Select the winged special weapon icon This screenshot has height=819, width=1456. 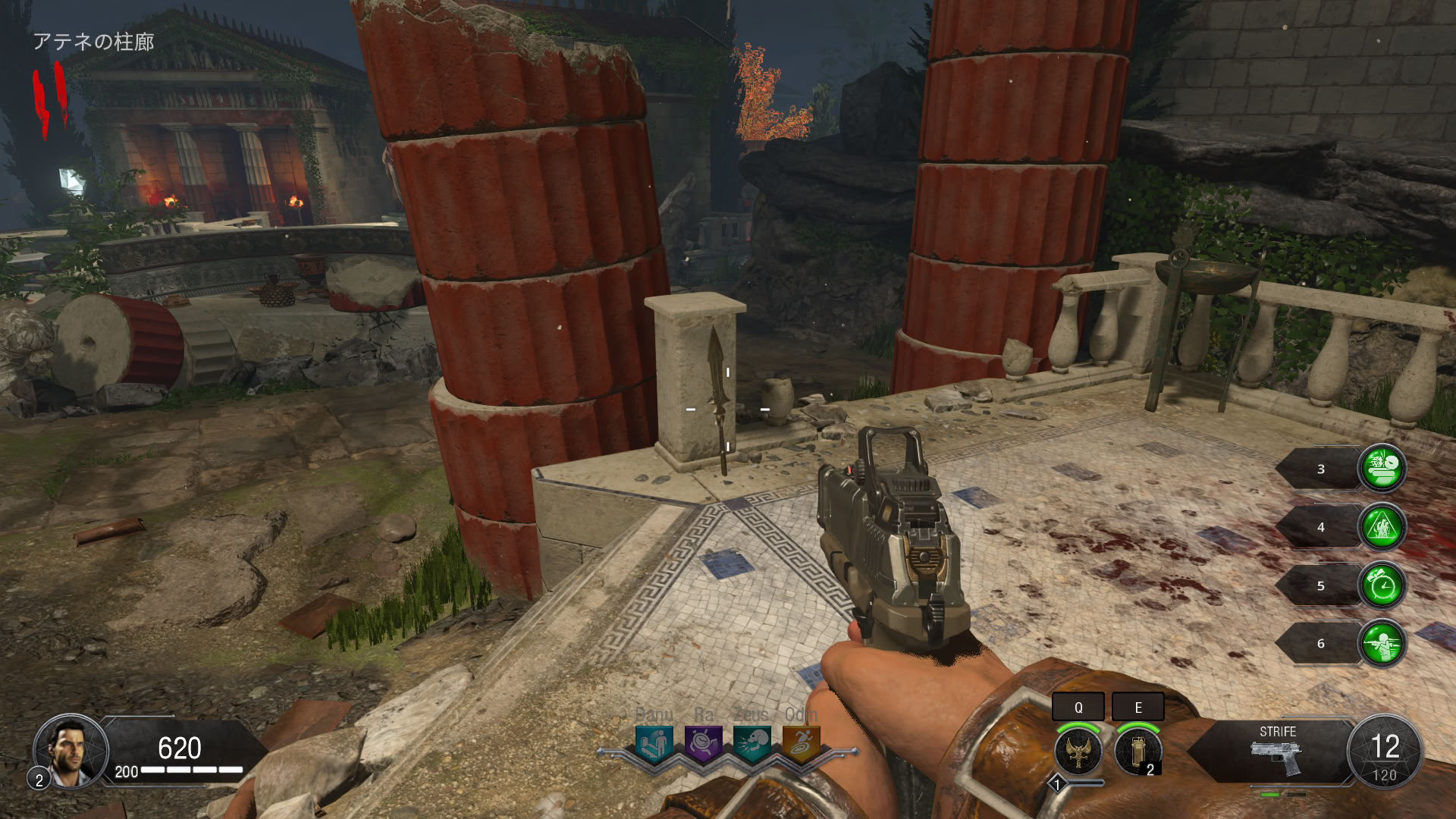(1078, 751)
